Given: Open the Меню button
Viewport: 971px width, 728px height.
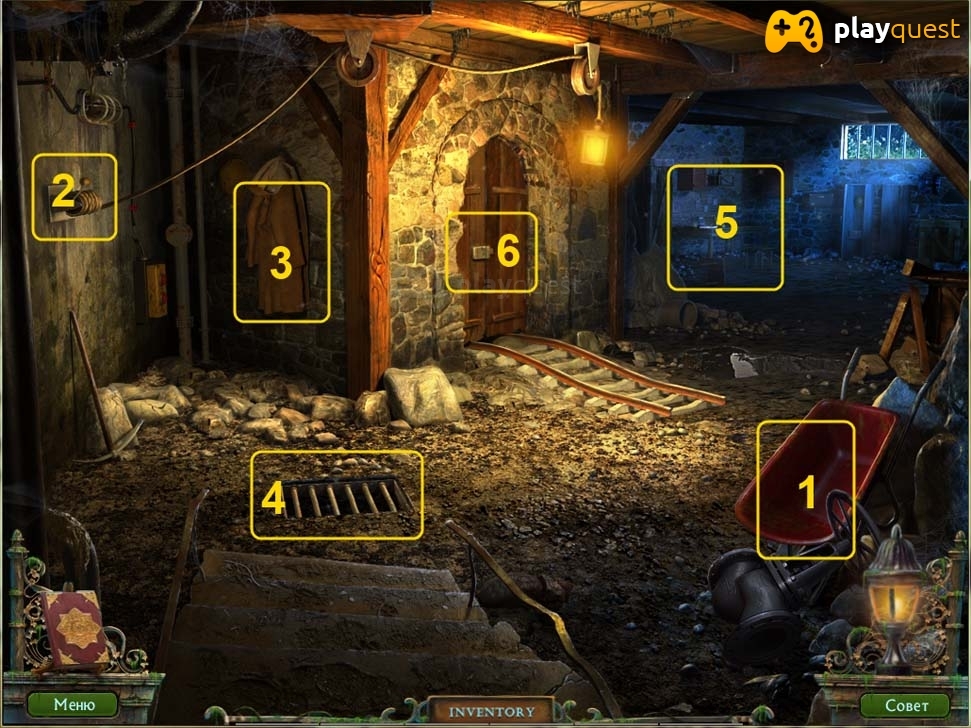Looking at the screenshot, I should pyautogui.click(x=74, y=704).
